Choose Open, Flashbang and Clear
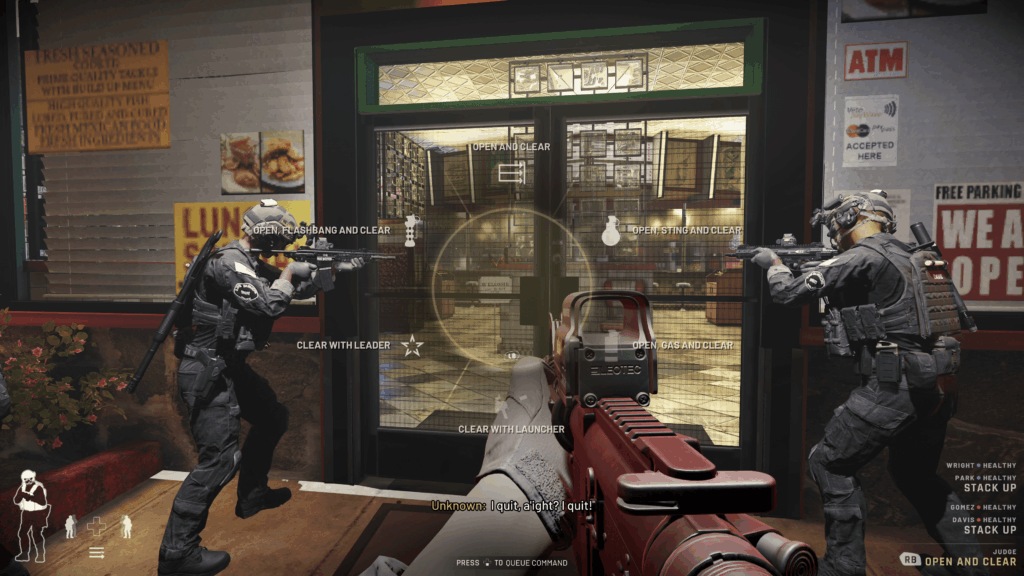1024x576 pixels. pyautogui.click(x=411, y=230)
